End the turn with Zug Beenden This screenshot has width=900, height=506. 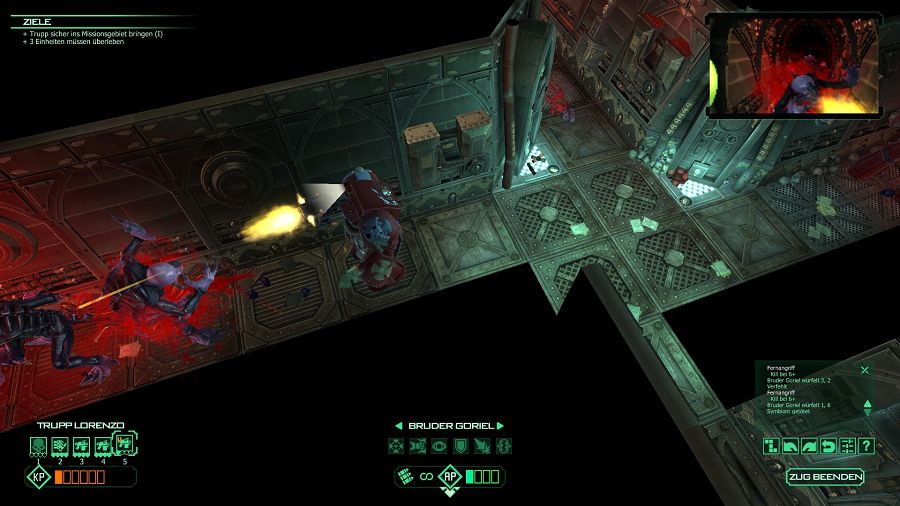[825, 477]
